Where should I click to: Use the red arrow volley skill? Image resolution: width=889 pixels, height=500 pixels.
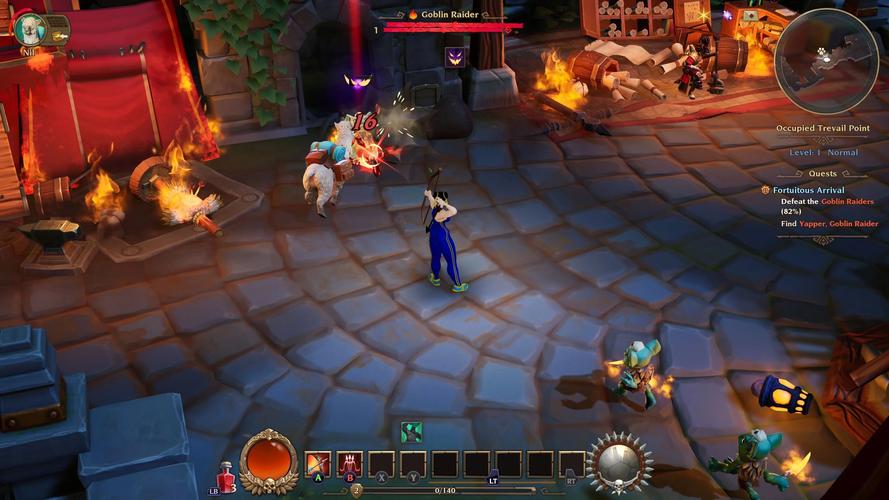pos(350,464)
